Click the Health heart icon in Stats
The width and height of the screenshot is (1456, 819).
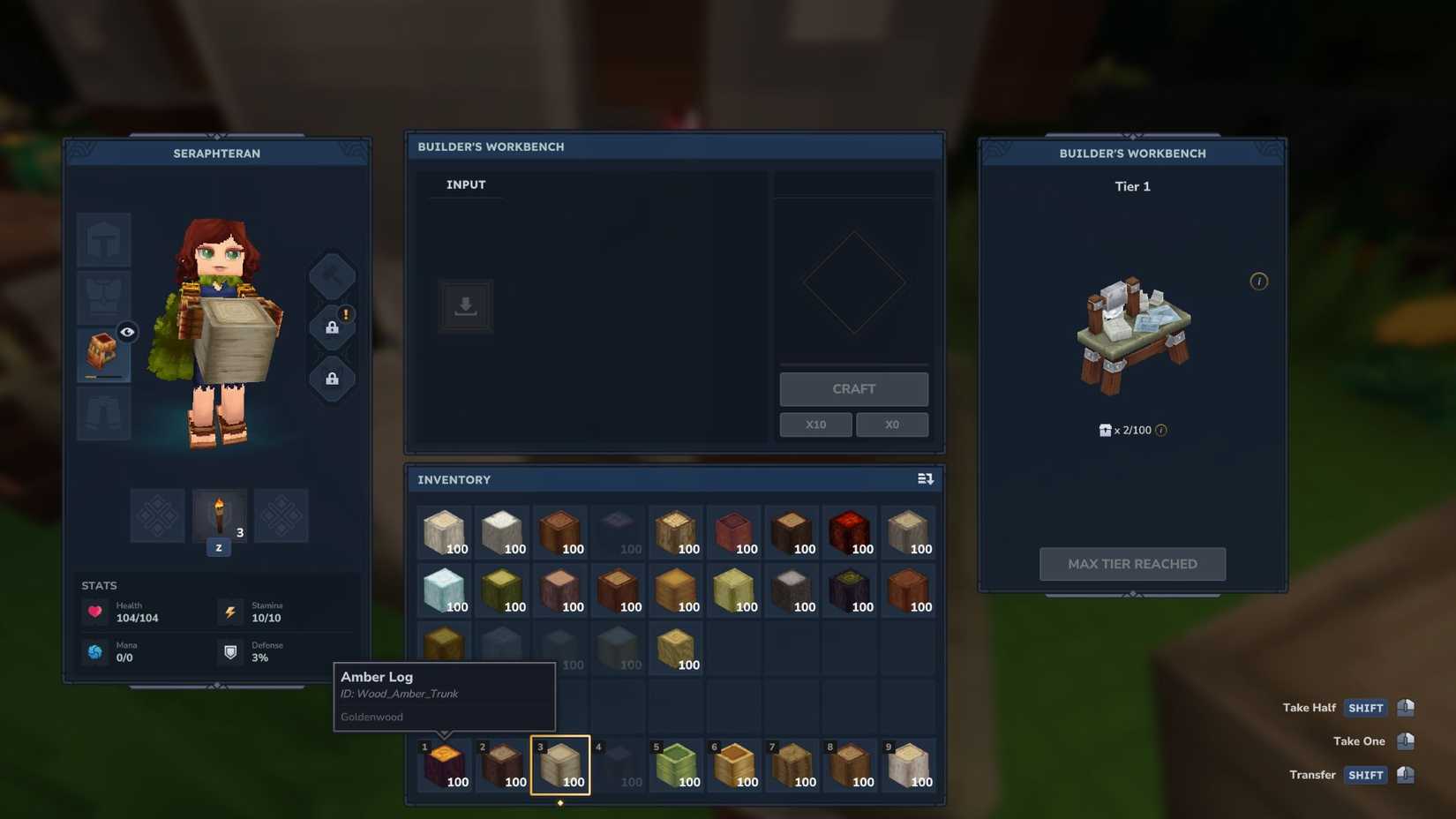pyautogui.click(x=95, y=611)
